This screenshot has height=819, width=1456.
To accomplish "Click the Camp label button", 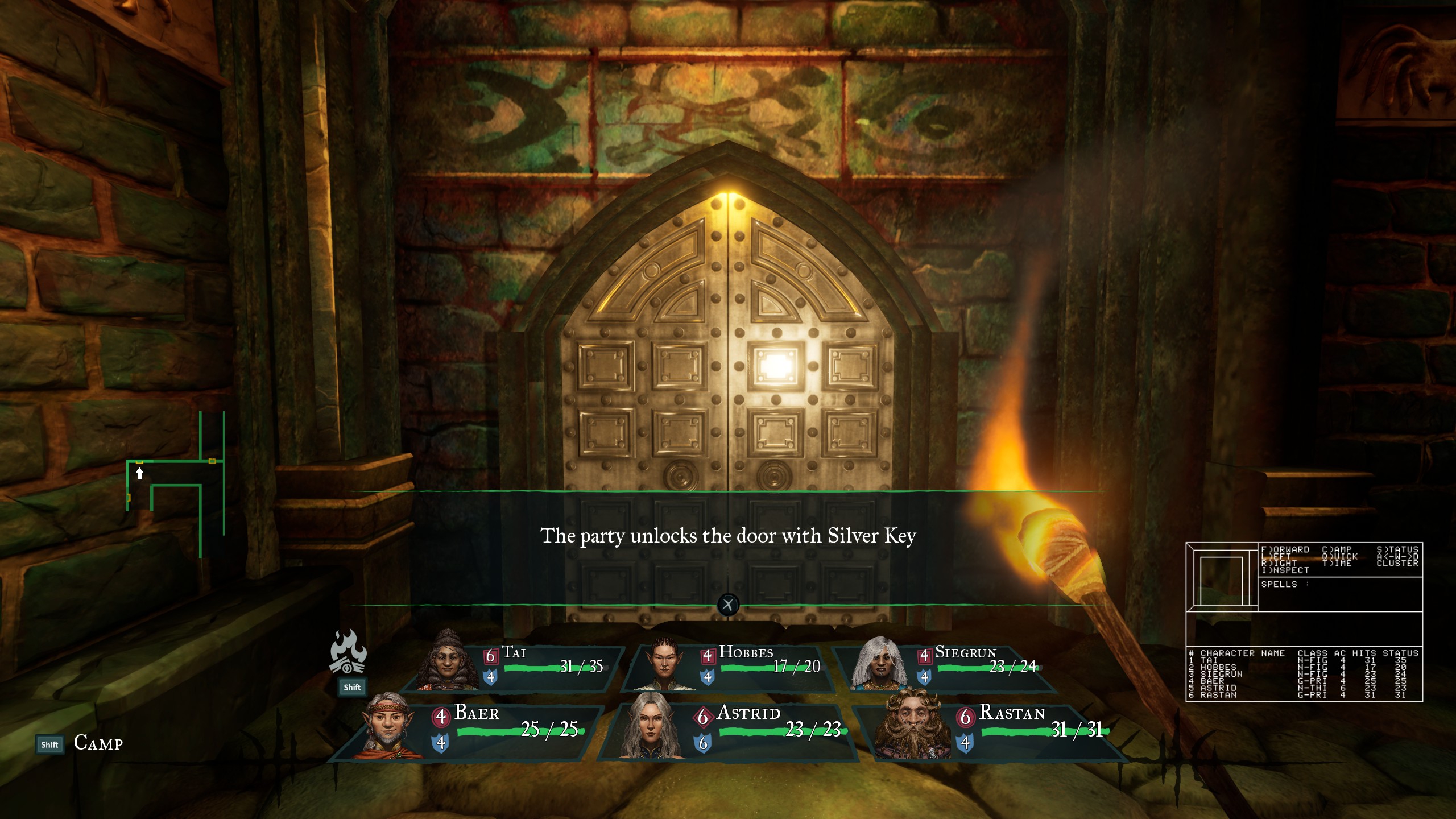I will pos(98,743).
